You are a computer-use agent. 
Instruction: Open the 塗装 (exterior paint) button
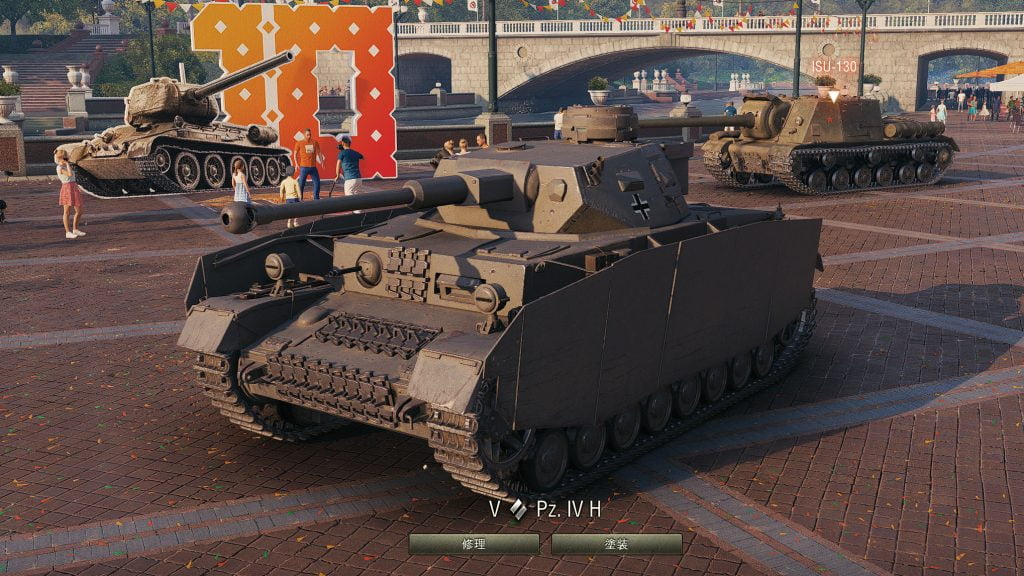click(616, 544)
